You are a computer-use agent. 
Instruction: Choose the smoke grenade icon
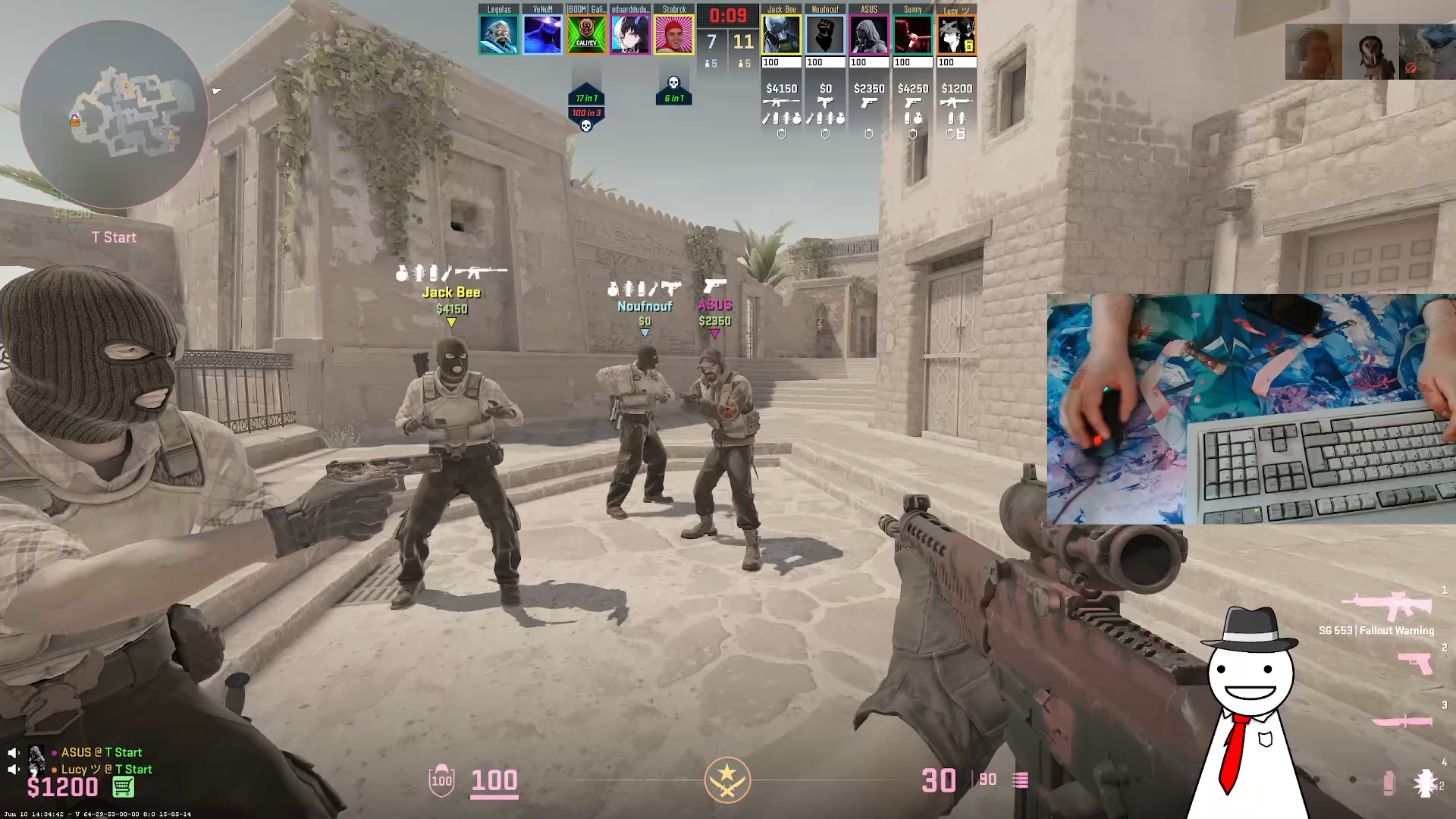click(x=1389, y=783)
